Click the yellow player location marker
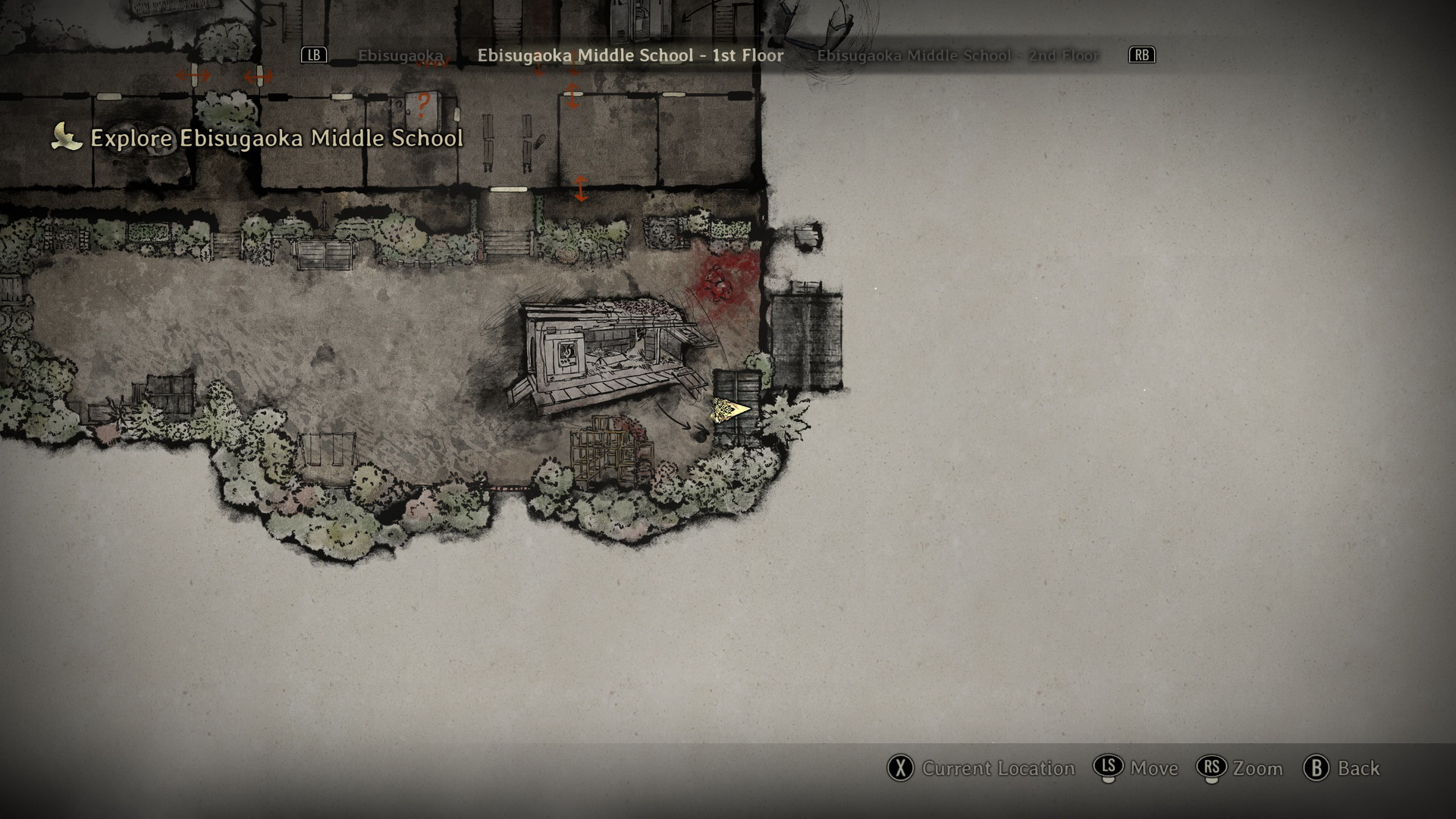This screenshot has height=819, width=1456. pyautogui.click(x=730, y=410)
